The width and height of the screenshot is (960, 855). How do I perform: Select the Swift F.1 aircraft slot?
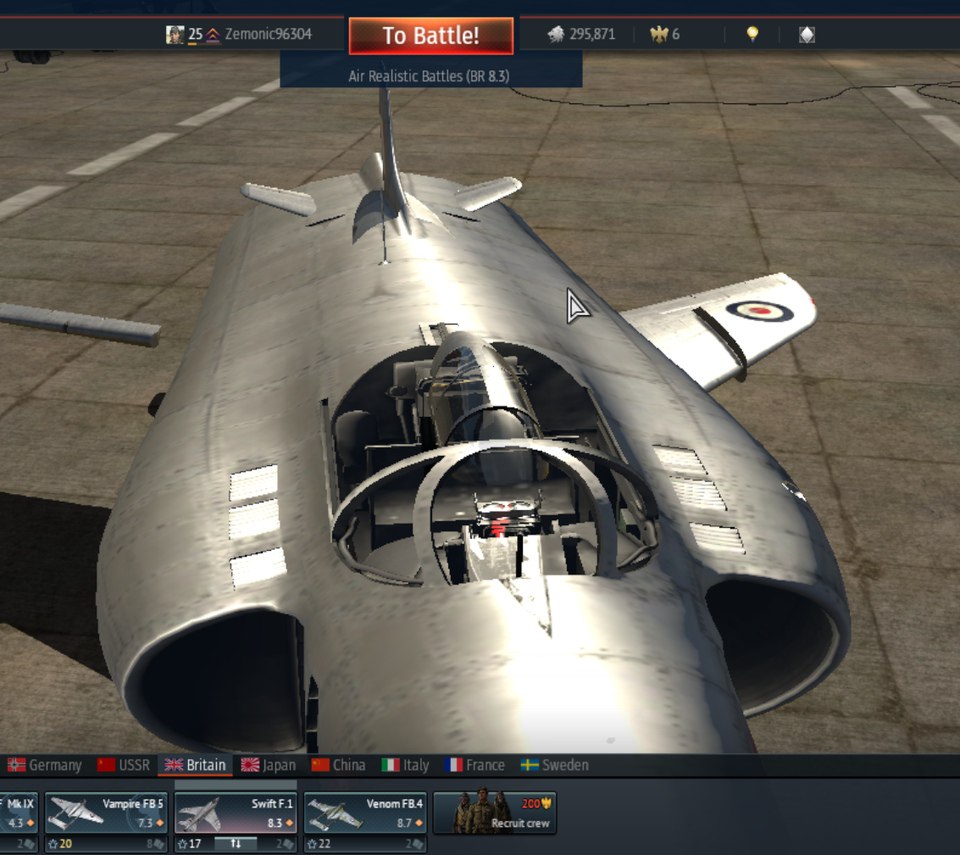(235, 813)
